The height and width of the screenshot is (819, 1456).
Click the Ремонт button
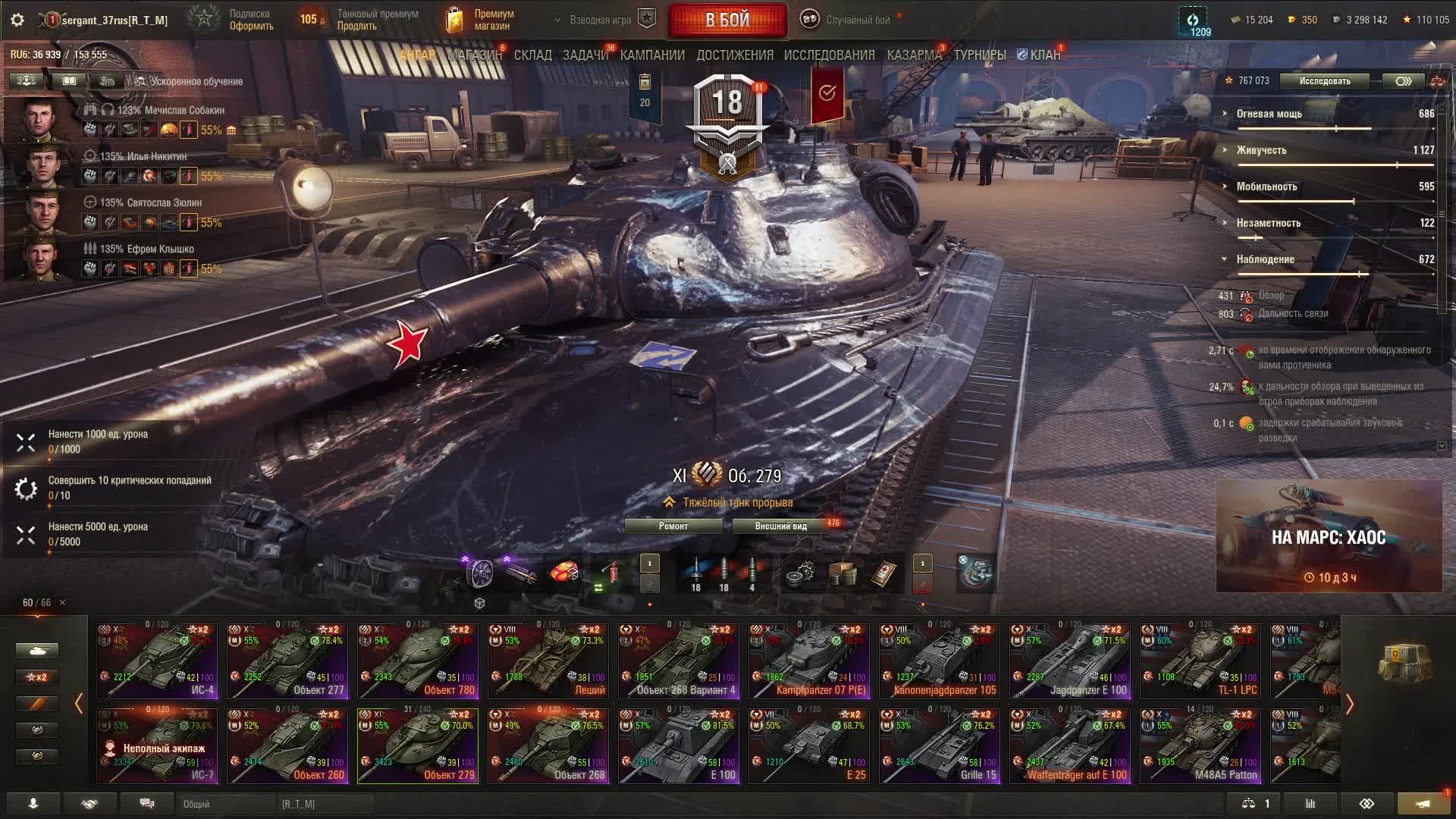point(673,526)
